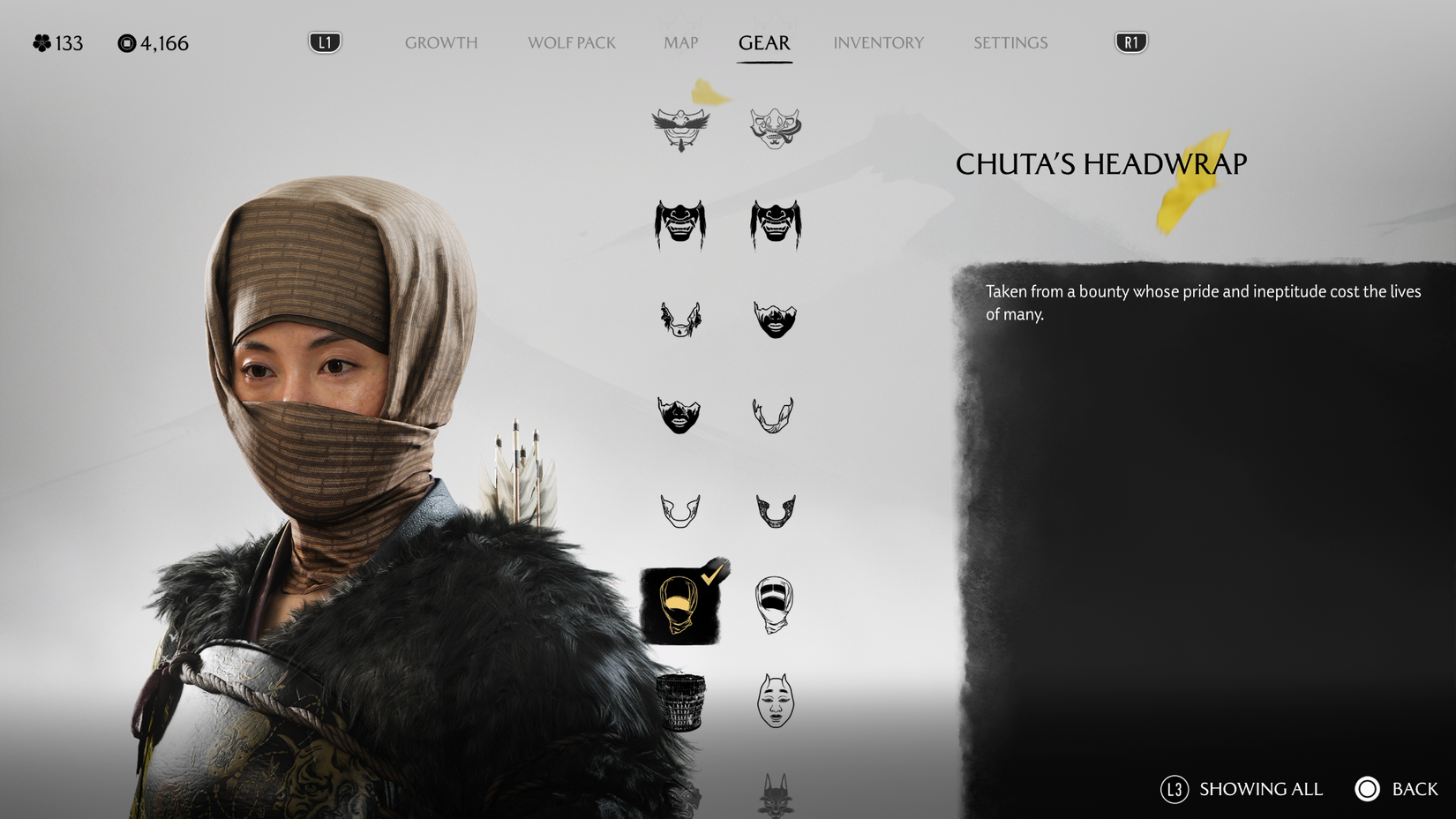Viewport: 1456px width, 819px height.
Task: Switch to the Inventory tab
Action: click(x=878, y=42)
